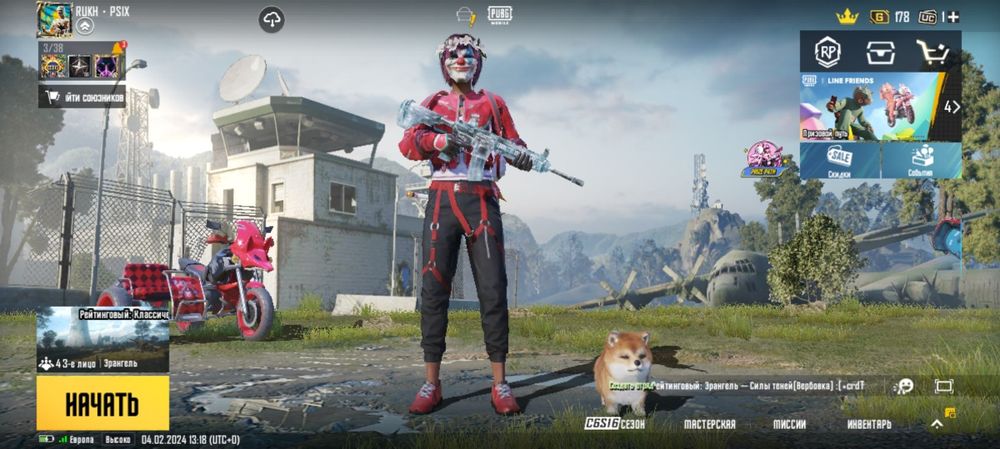The image size is (1000, 449).
Task: Open the ranked Classic mode selection thumbnail
Action: [102, 339]
